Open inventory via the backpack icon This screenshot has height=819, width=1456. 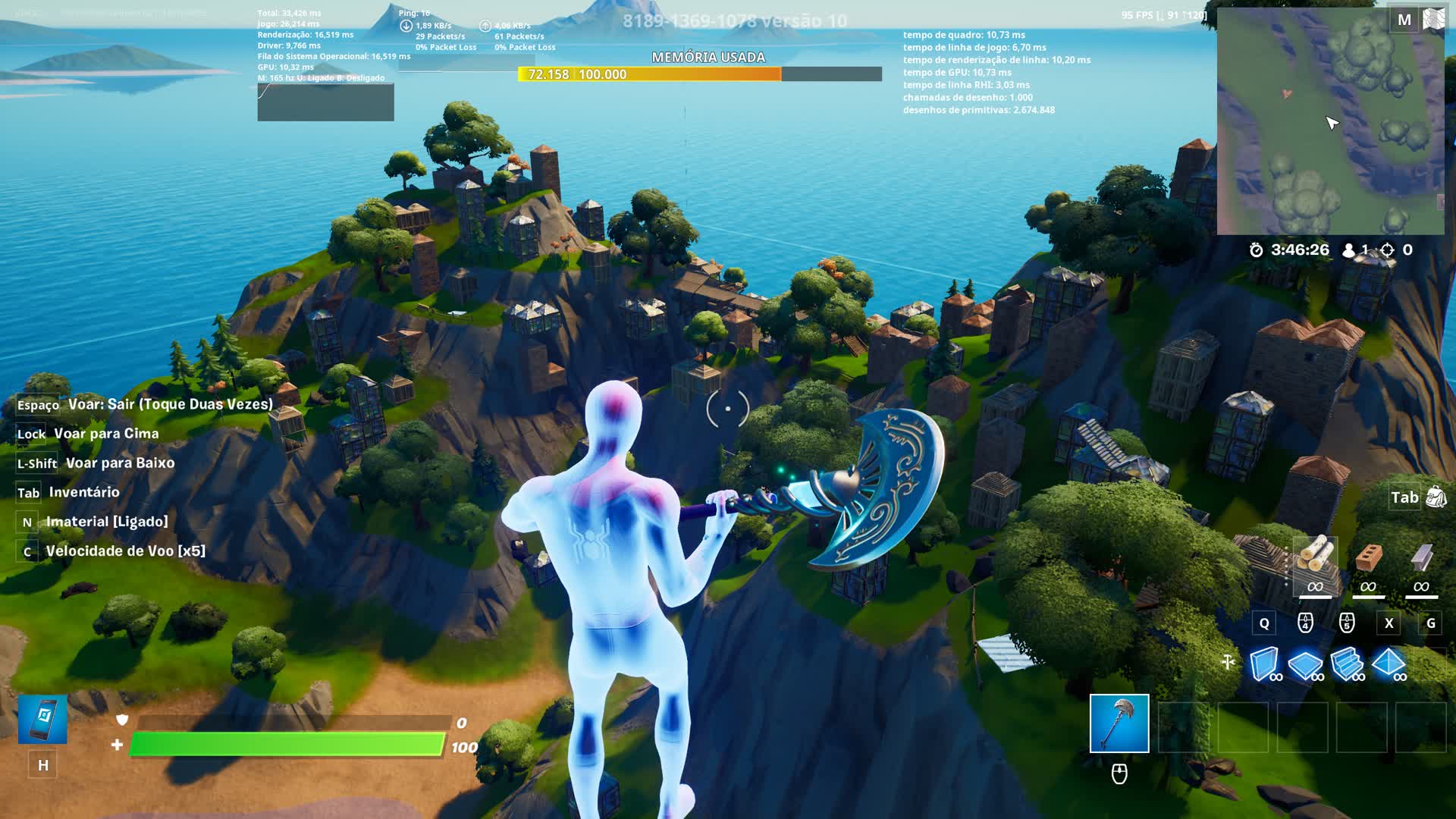pos(1437,497)
